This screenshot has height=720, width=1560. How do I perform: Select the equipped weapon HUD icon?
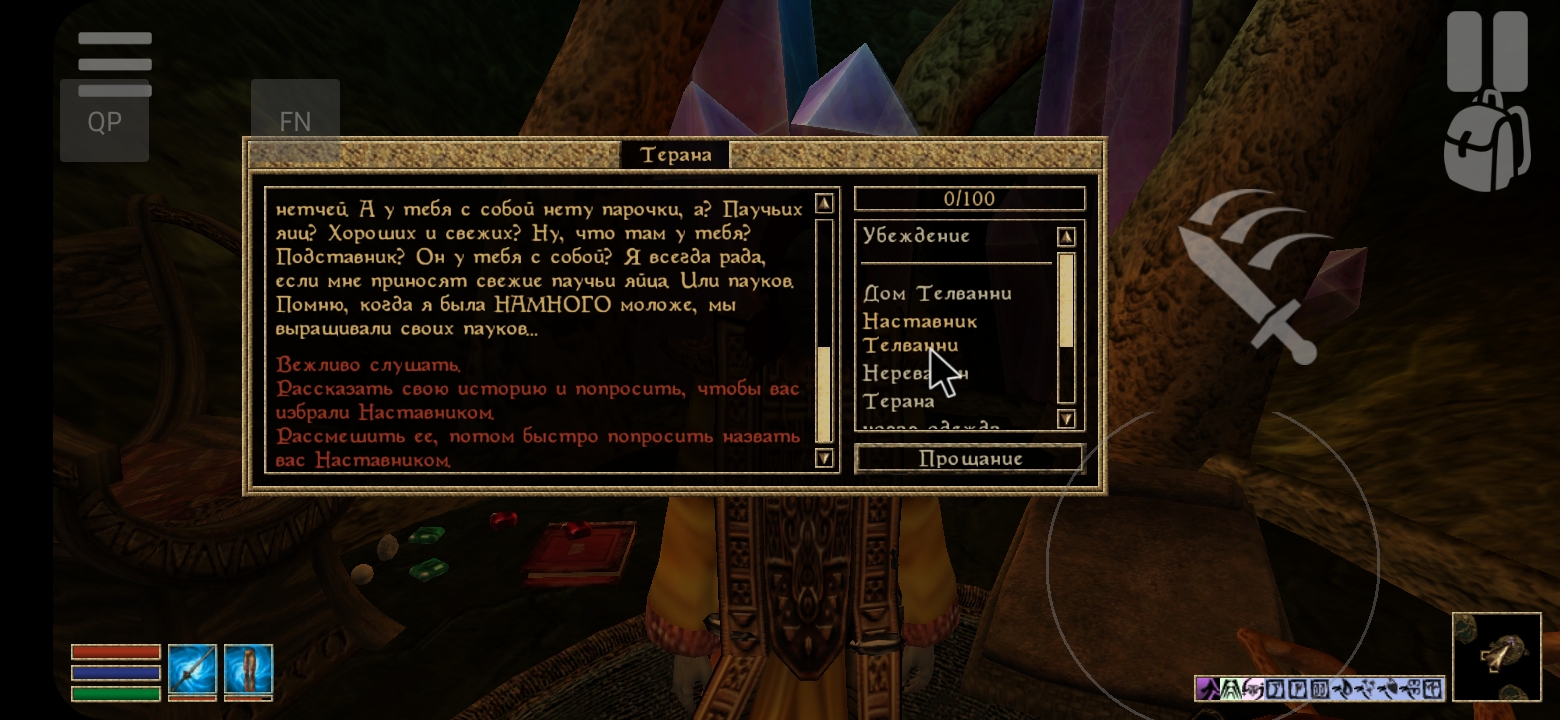[x=192, y=670]
